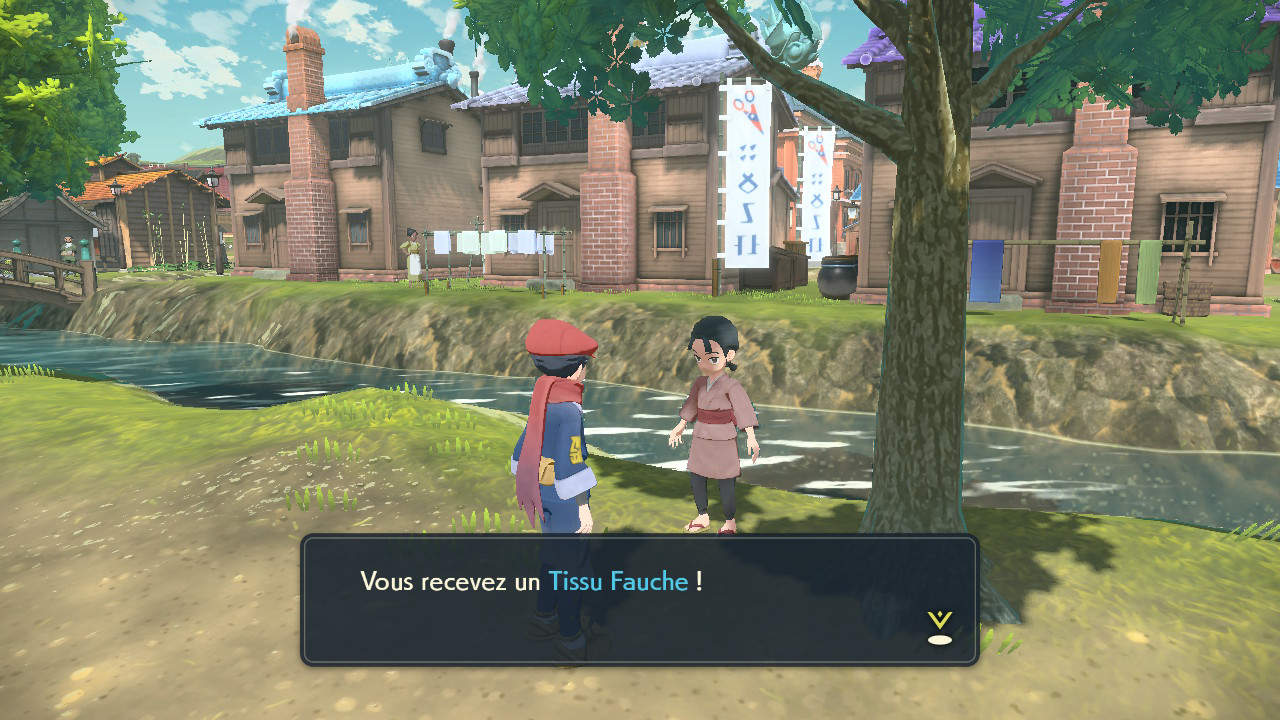Click the 'Vous recevez un Tissu Fauche' dialogue box

click(x=639, y=600)
